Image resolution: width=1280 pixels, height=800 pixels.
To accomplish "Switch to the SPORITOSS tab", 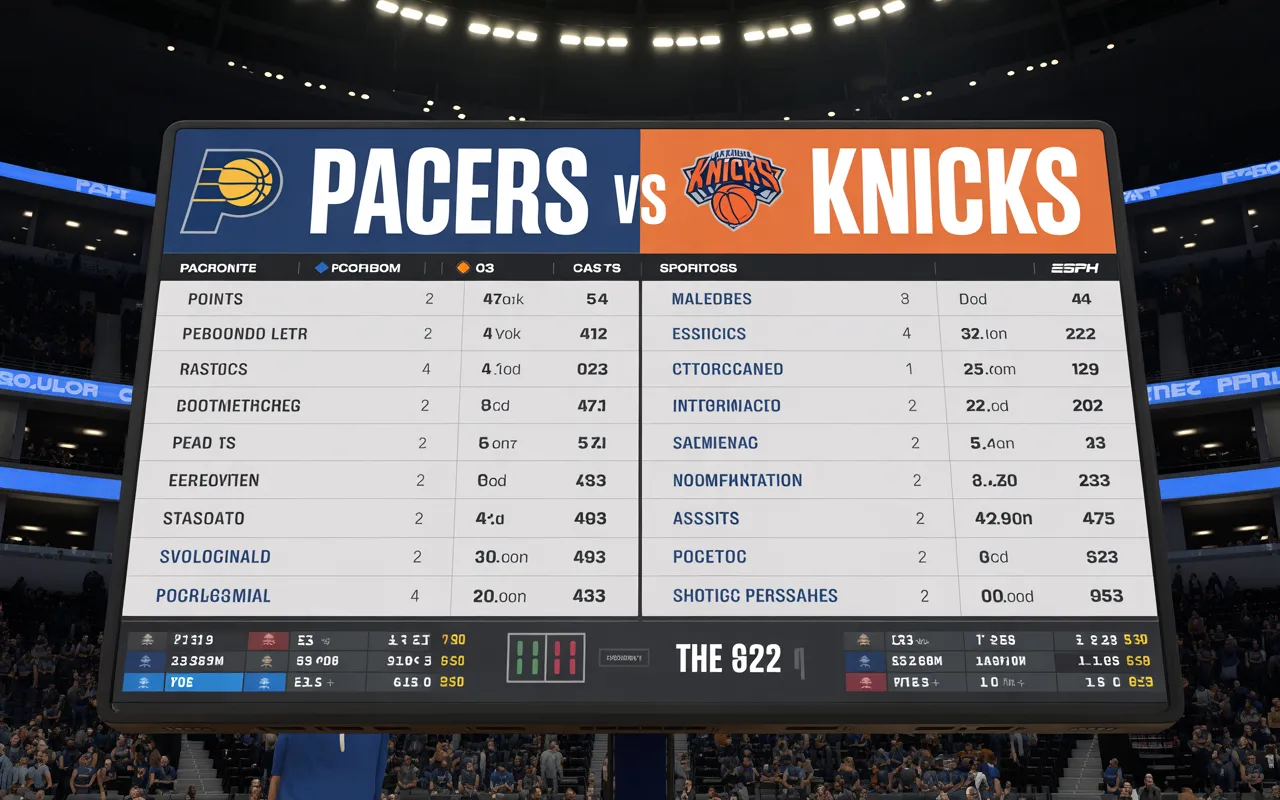I will tap(698, 268).
